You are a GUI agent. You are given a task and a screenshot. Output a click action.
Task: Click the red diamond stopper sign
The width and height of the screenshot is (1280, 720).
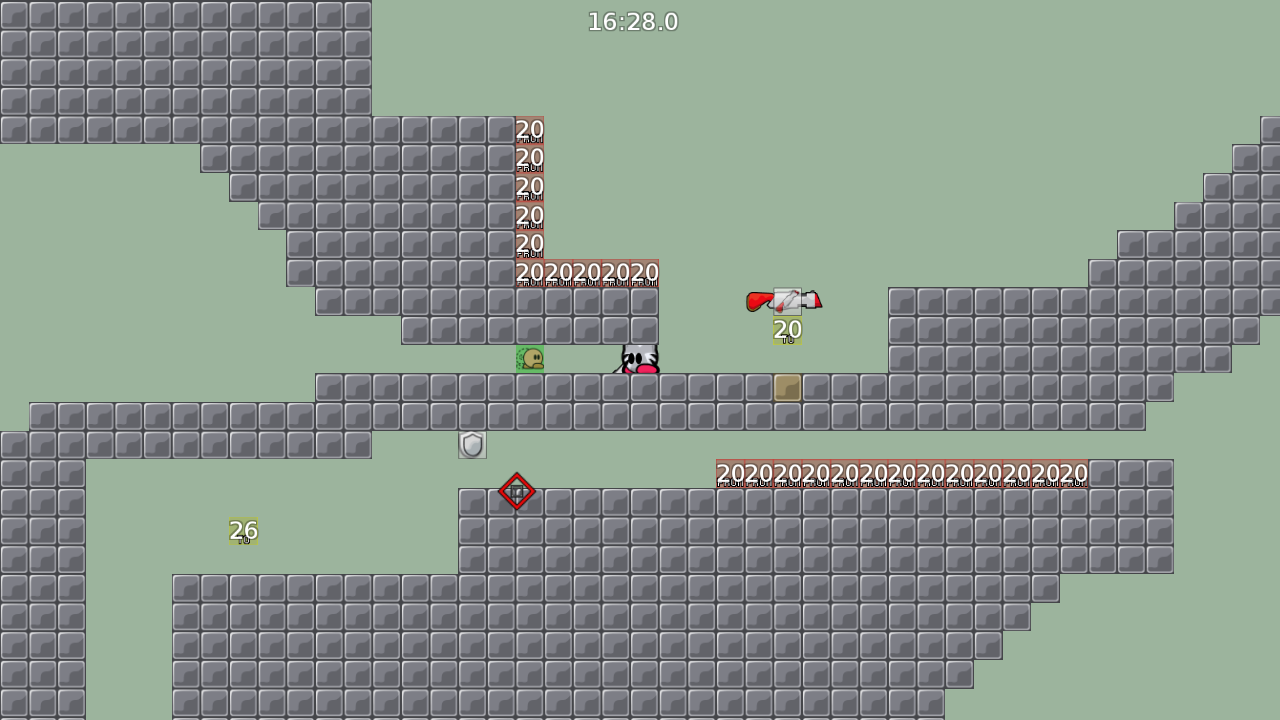coord(517,493)
